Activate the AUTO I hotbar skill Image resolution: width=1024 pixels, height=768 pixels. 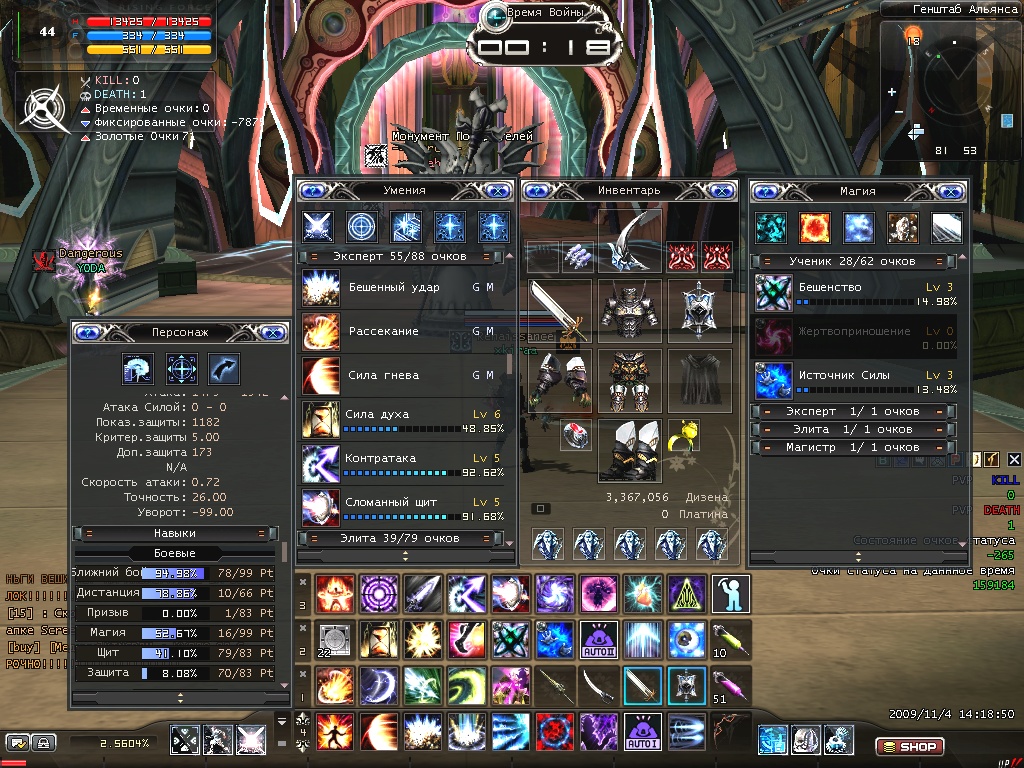641,732
